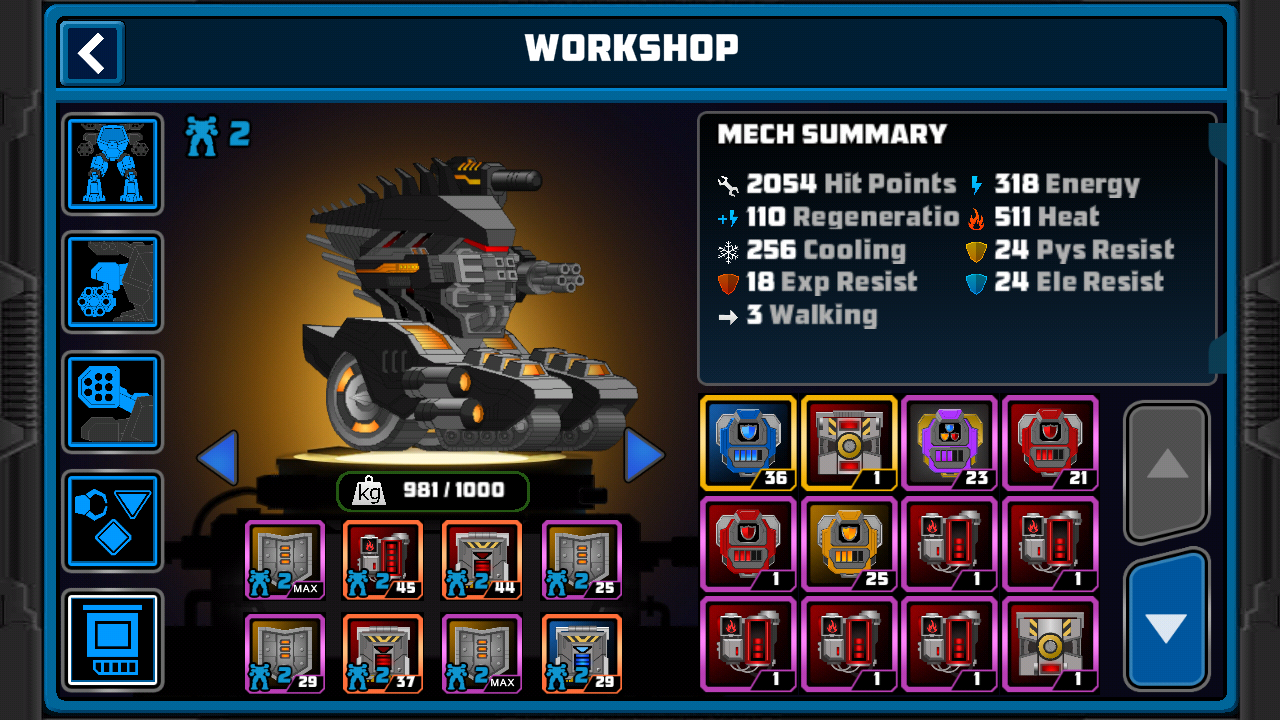Open the full mech body tab
1280x720 pixels.
click(x=113, y=163)
